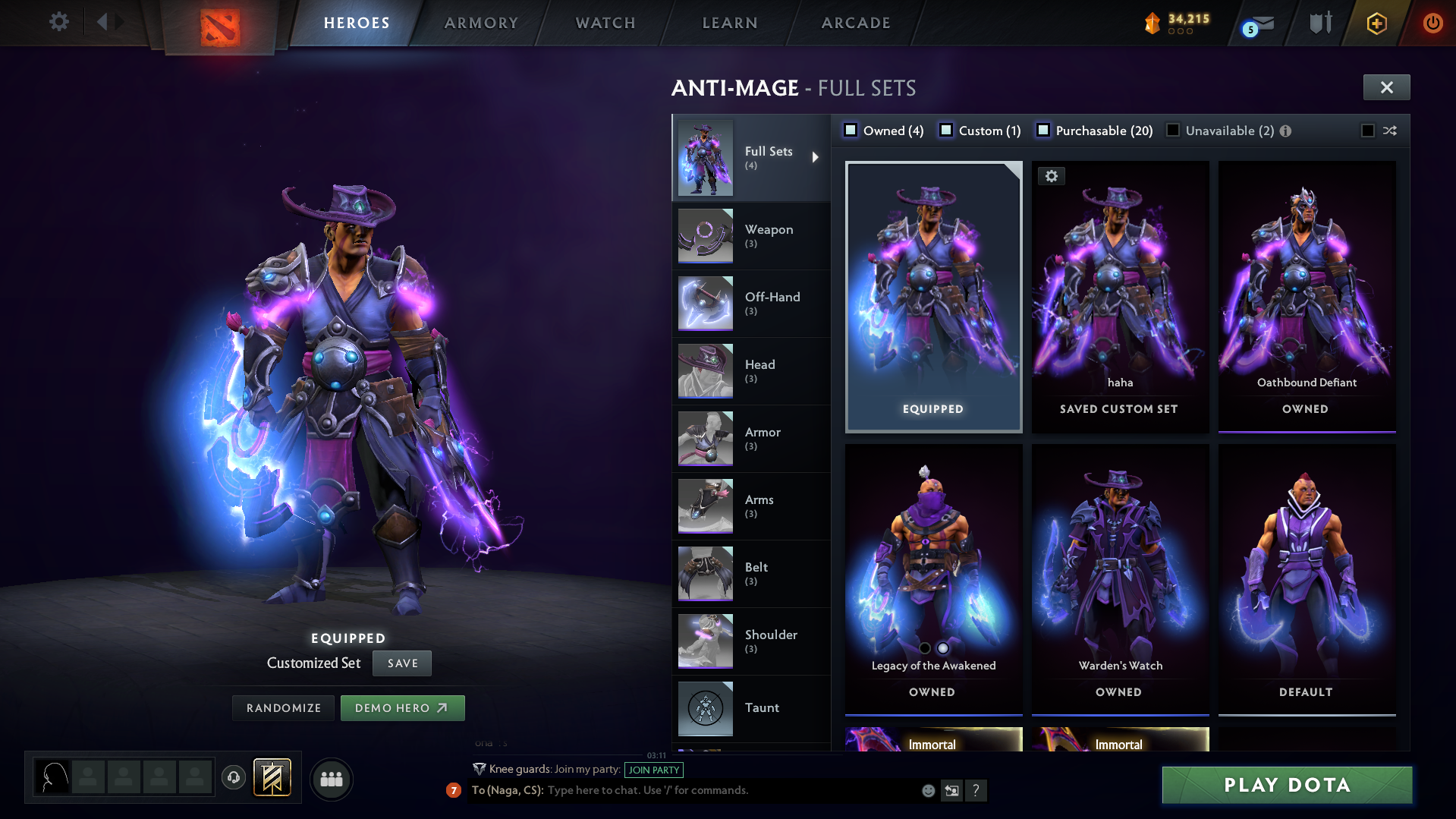1456x819 pixels.
Task: Open the chat emoticon picker
Action: pos(928,791)
